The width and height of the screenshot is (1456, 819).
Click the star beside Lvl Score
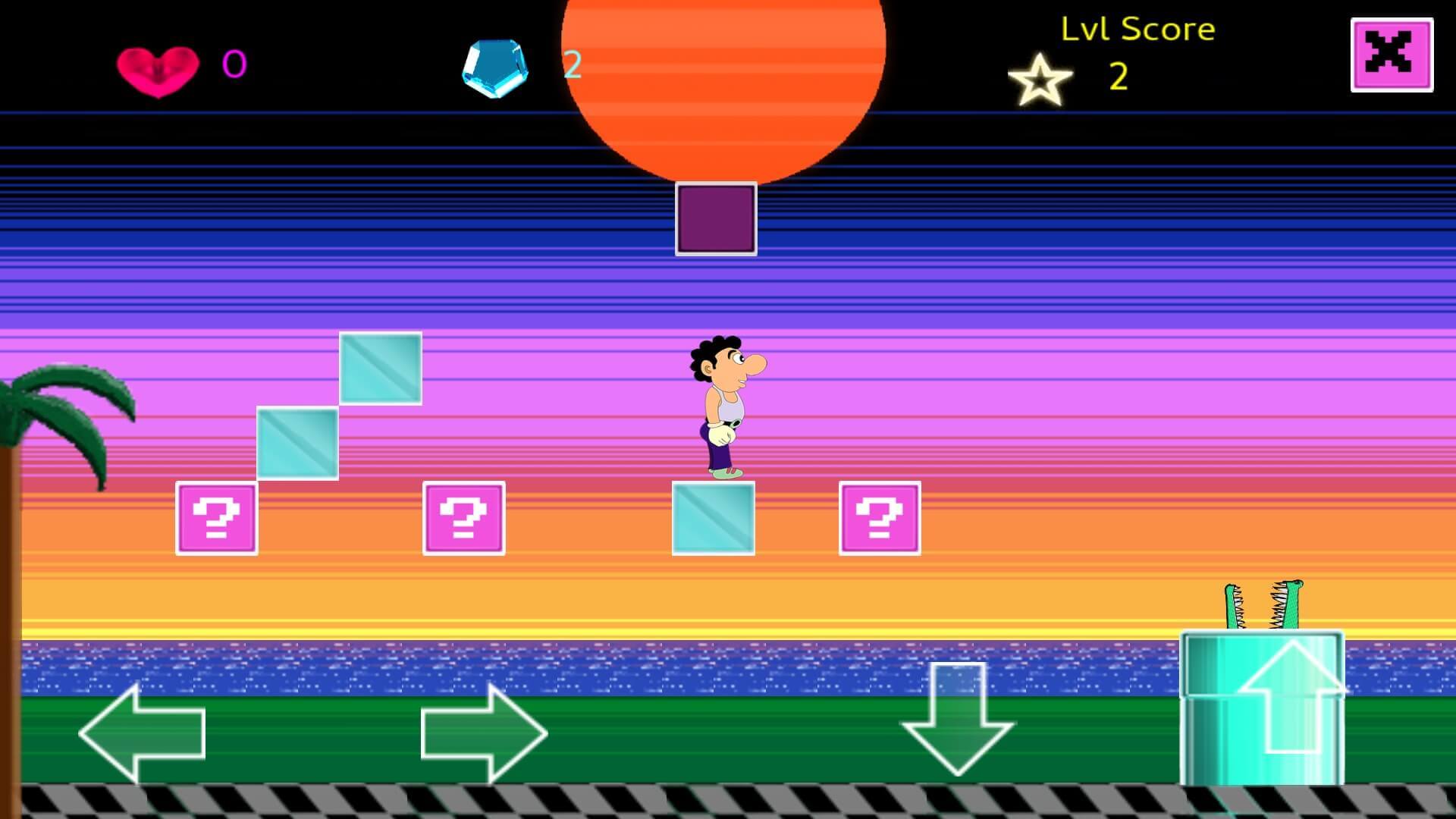coord(1040,81)
